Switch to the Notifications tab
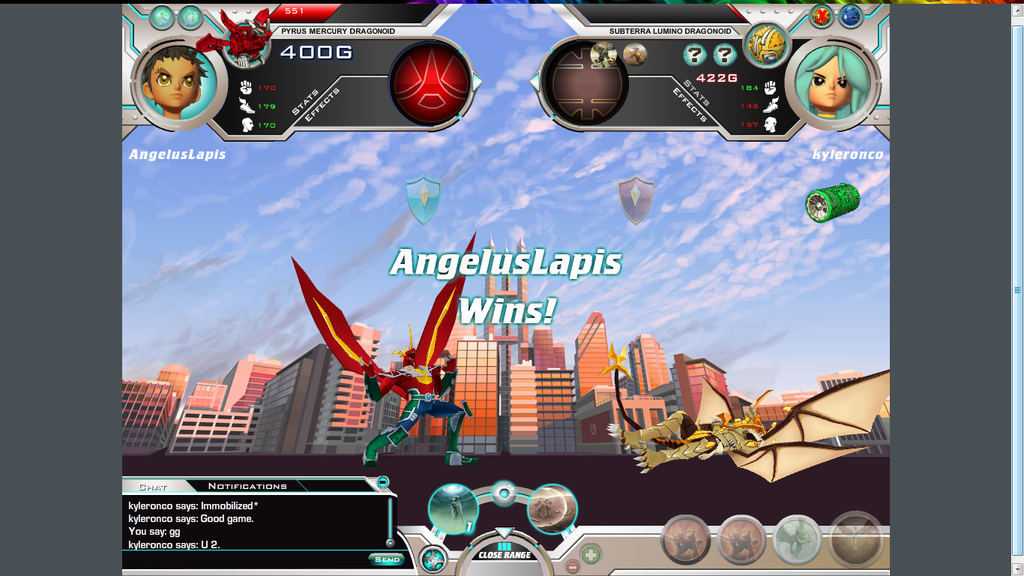This screenshot has width=1024, height=576. tap(247, 486)
